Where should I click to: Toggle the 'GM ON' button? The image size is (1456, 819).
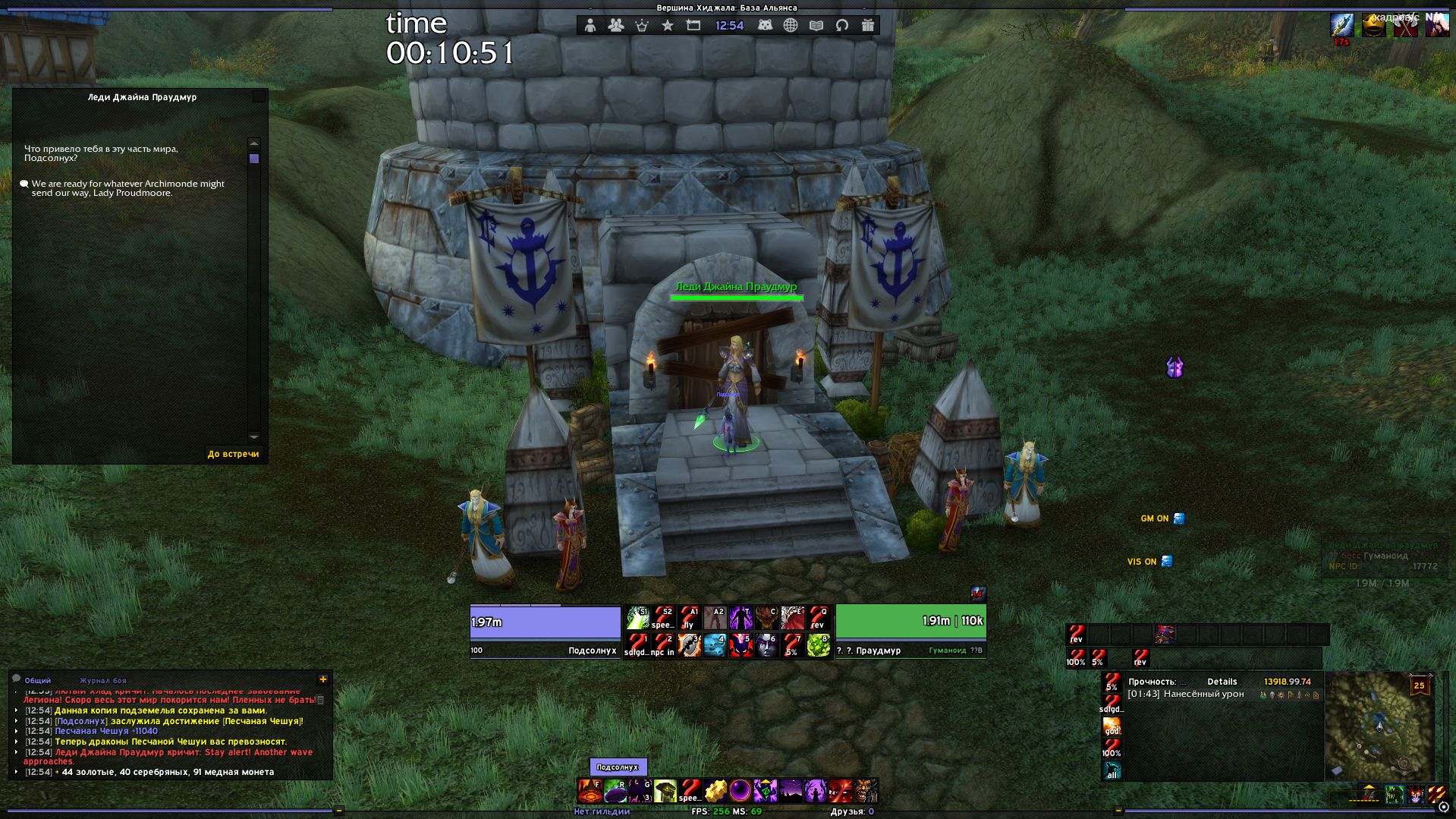1162,518
